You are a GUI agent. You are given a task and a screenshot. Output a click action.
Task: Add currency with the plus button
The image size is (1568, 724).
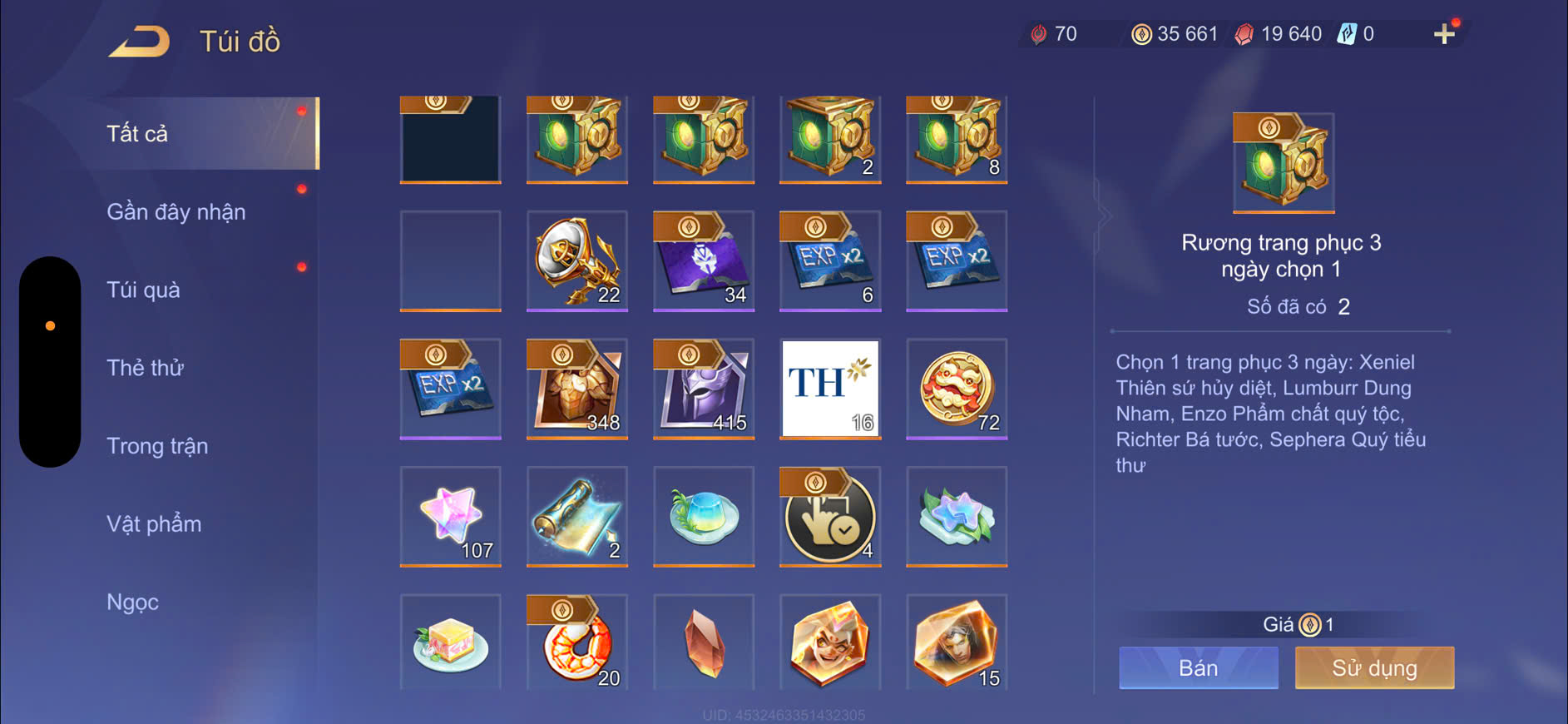[x=1444, y=34]
